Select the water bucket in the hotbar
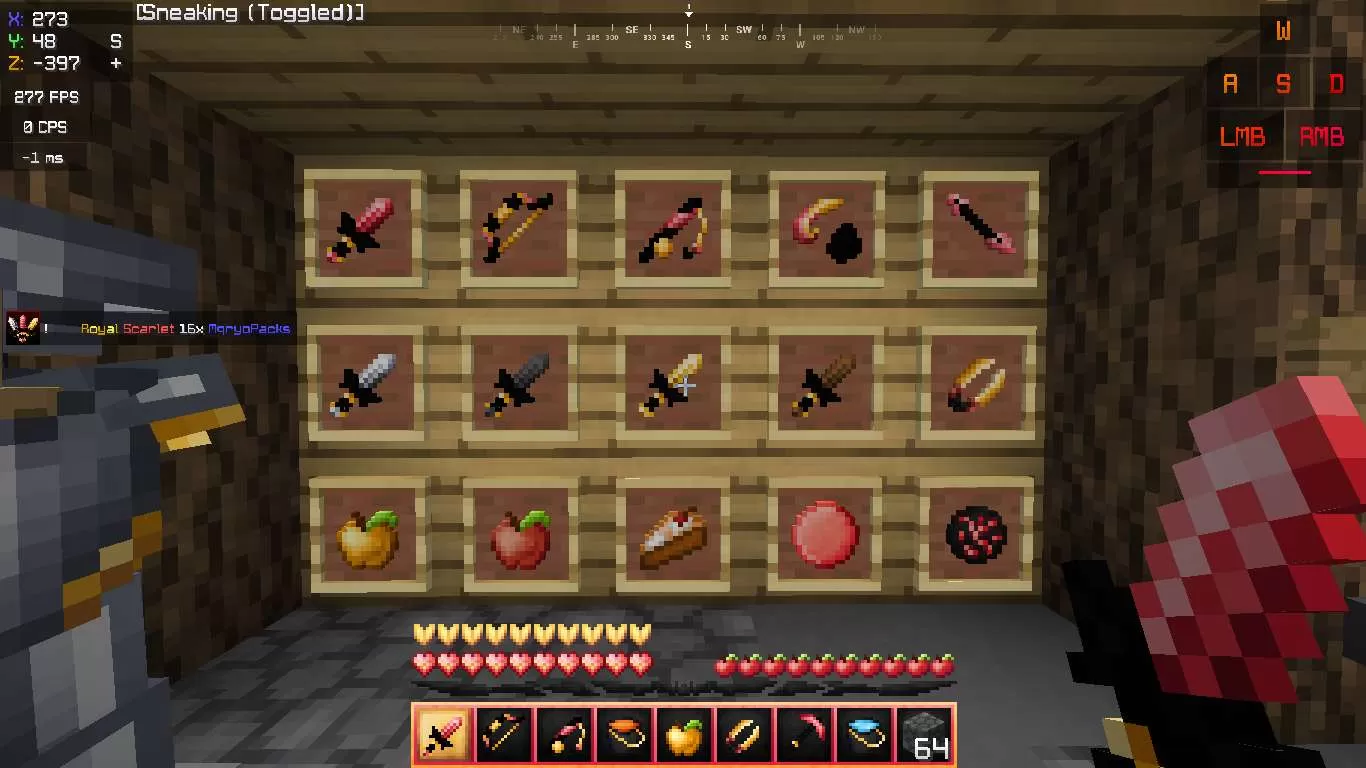This screenshot has width=1366, height=768. click(x=863, y=735)
